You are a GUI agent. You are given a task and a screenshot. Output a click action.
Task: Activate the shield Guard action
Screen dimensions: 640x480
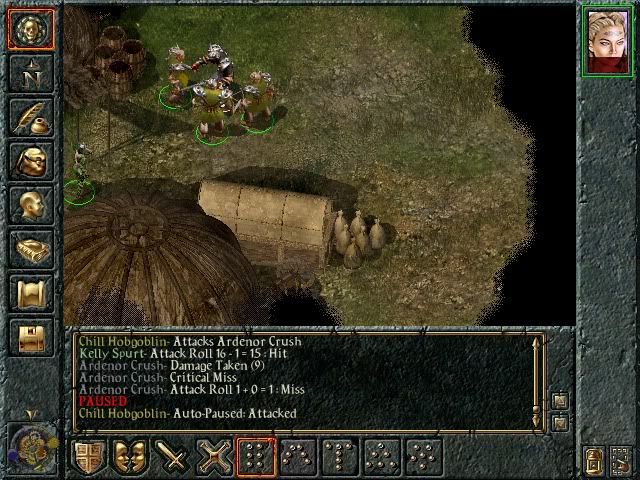click(90, 456)
